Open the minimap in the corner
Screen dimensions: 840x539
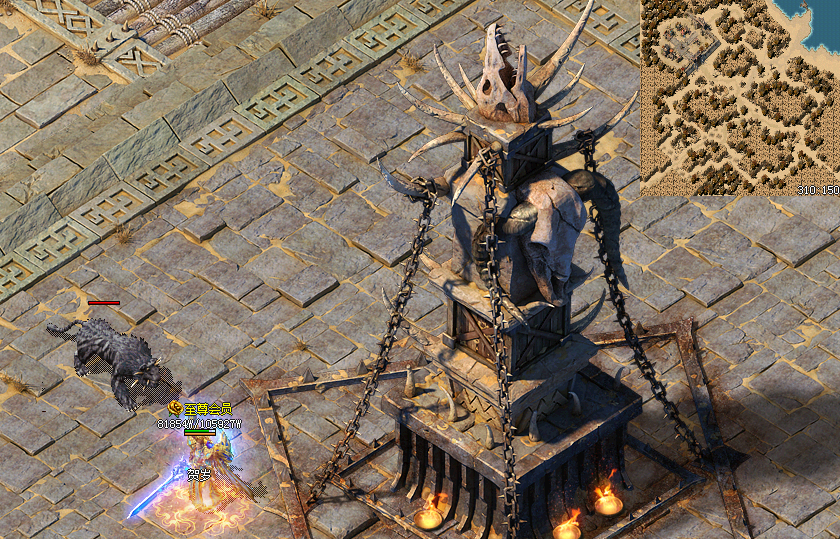739,97
